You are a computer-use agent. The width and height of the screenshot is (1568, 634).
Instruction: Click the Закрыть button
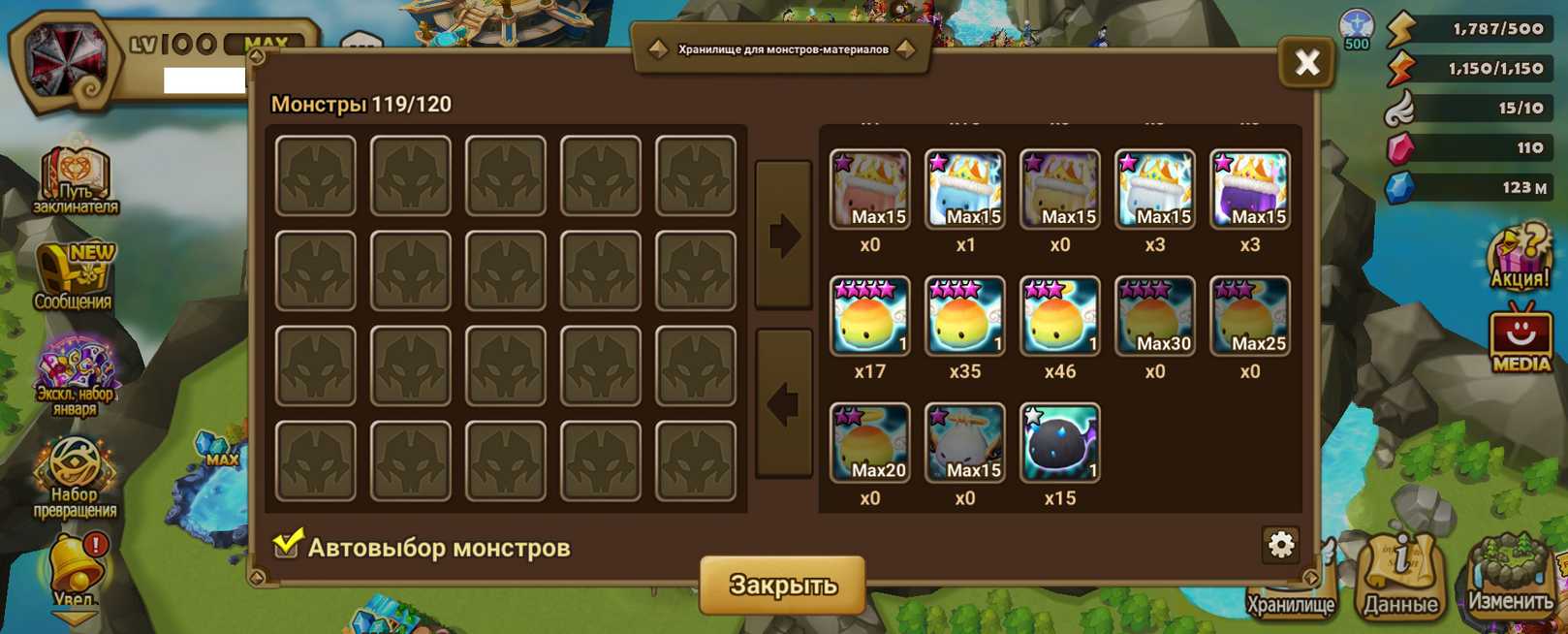point(782,585)
